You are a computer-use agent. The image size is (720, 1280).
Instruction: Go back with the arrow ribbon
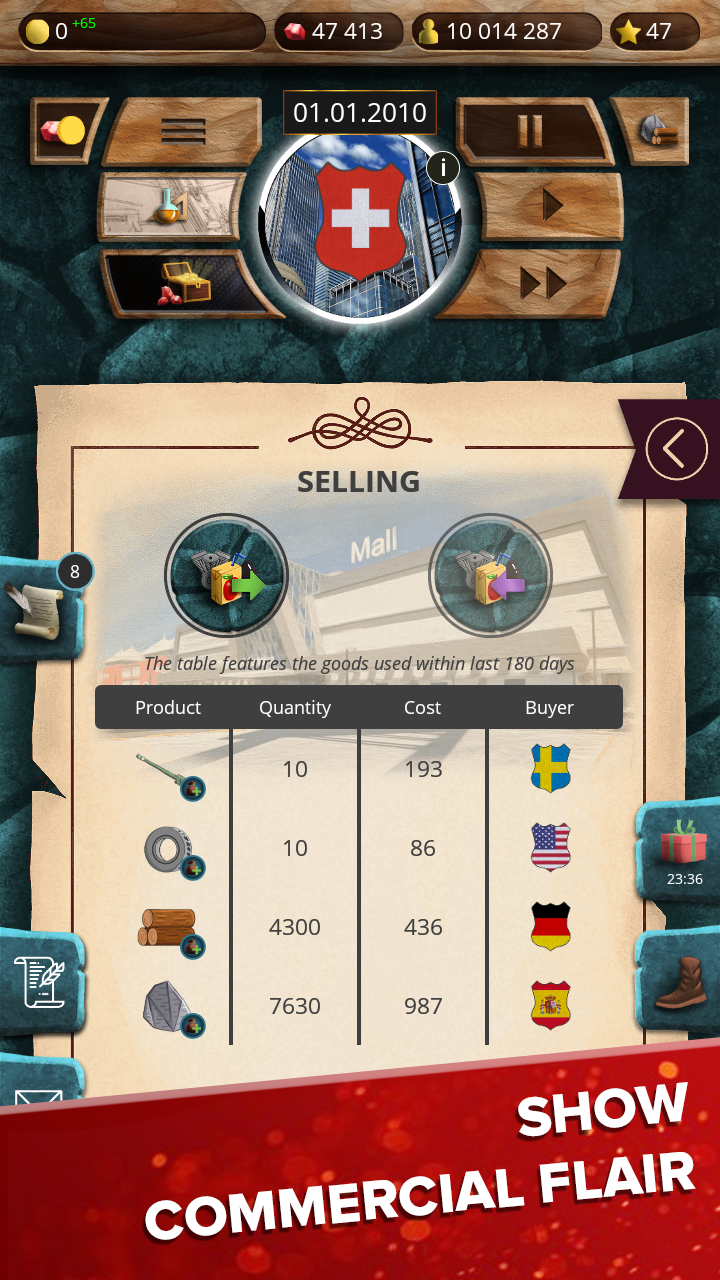tap(676, 449)
